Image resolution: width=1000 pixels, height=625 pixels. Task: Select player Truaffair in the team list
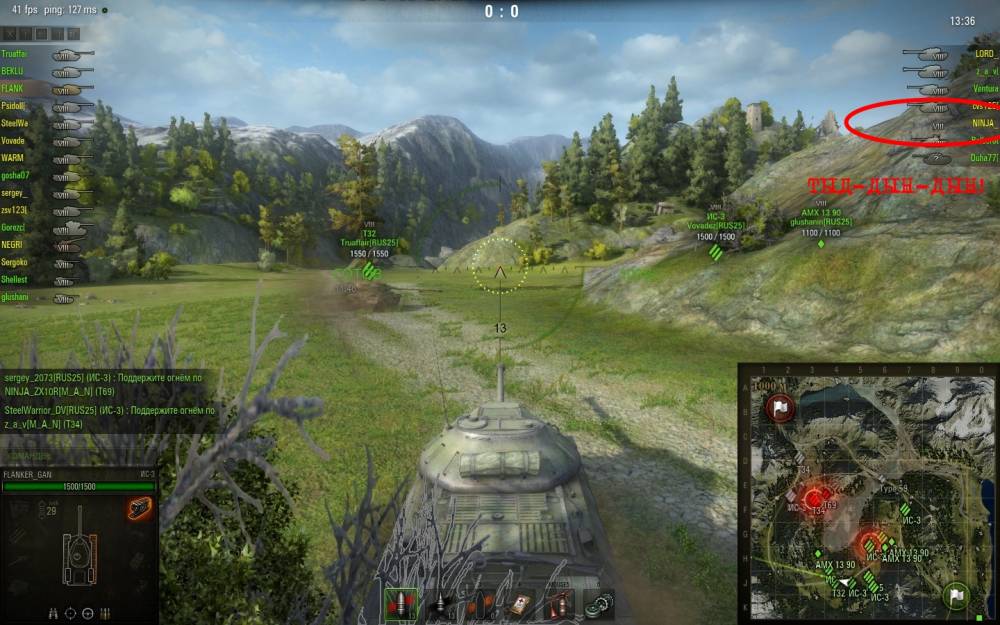(x=15, y=53)
